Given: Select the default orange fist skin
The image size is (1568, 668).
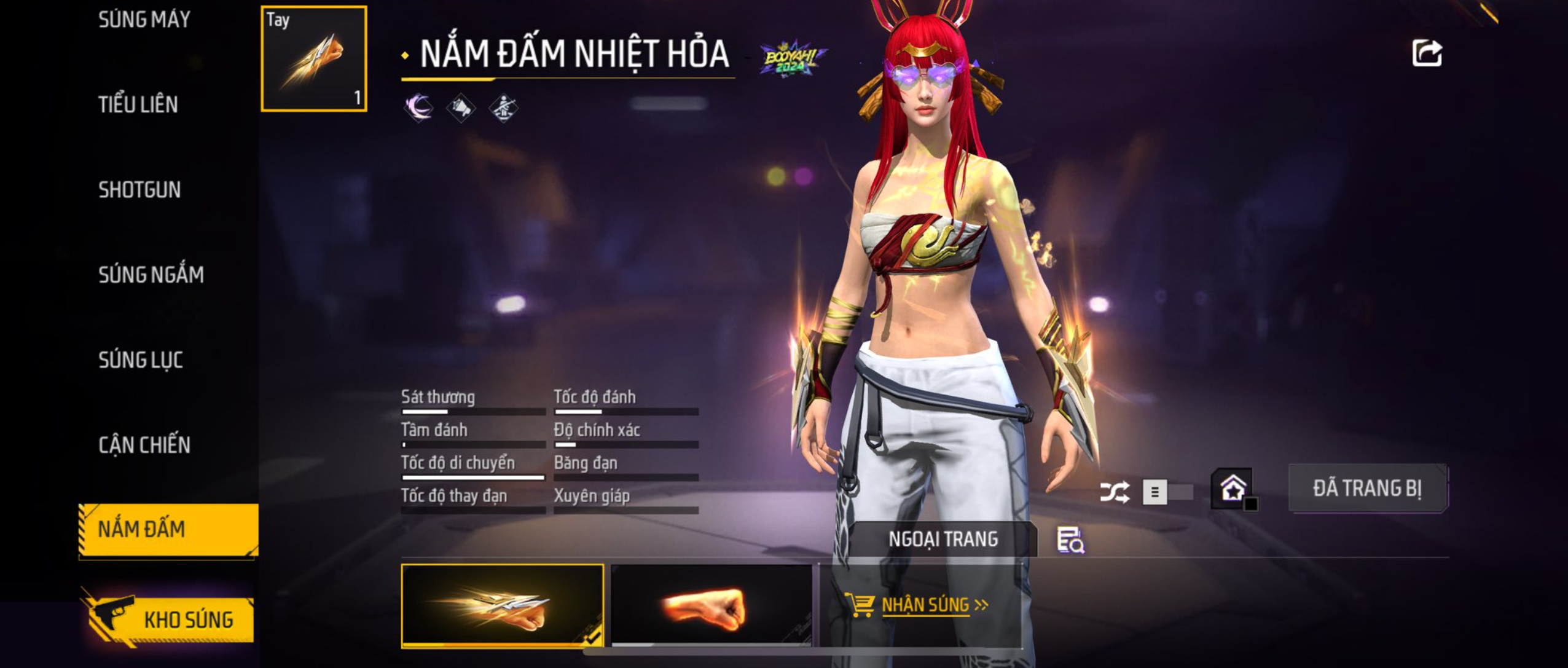Looking at the screenshot, I should (x=711, y=605).
